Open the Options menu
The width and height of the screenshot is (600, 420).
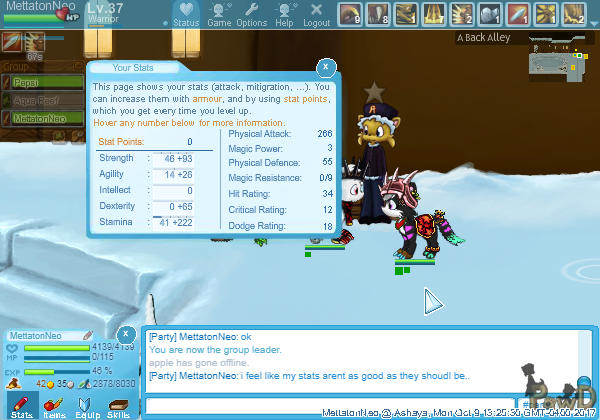tap(251, 15)
